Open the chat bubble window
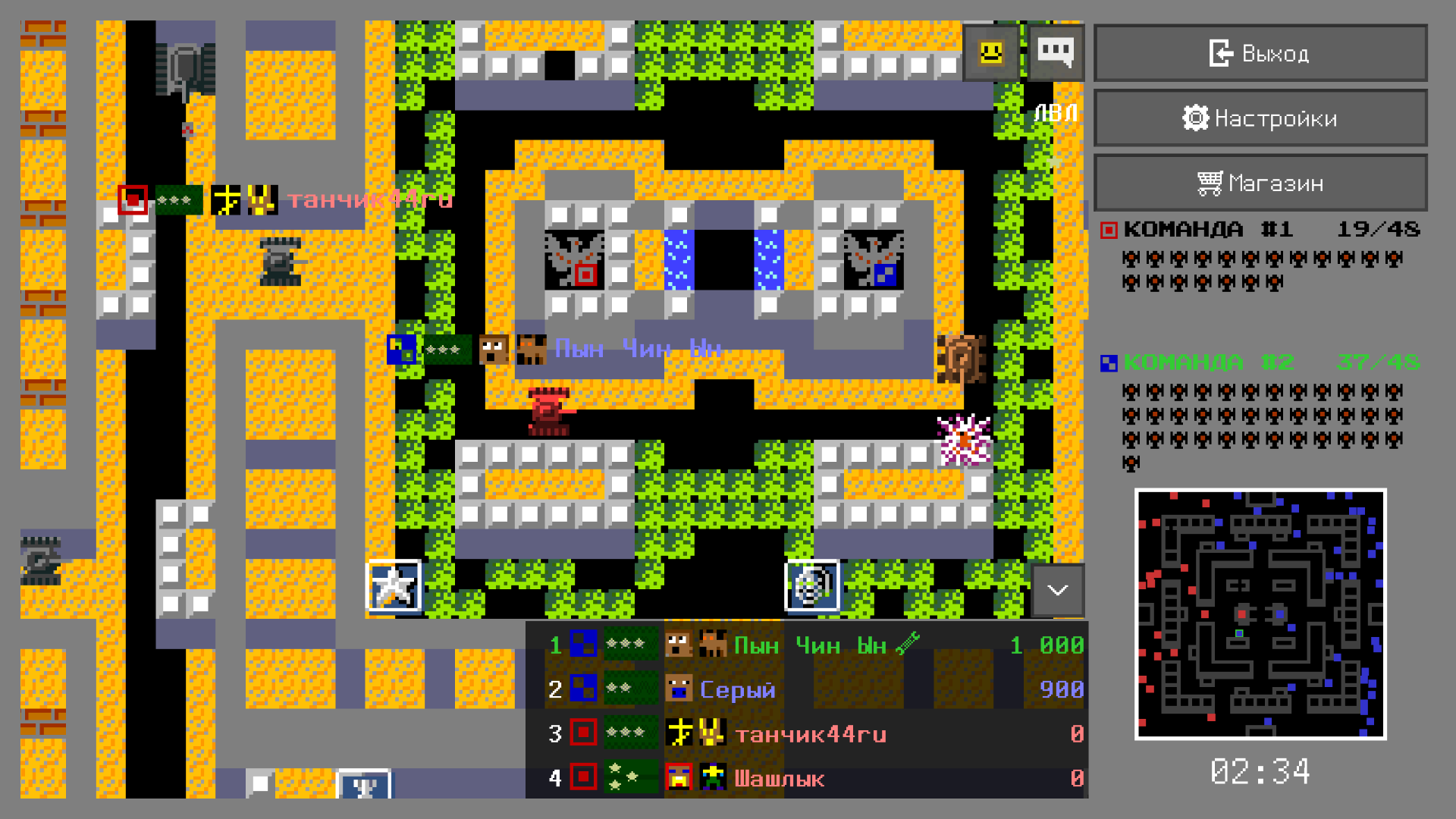The height and width of the screenshot is (819, 1456). pos(1056,52)
